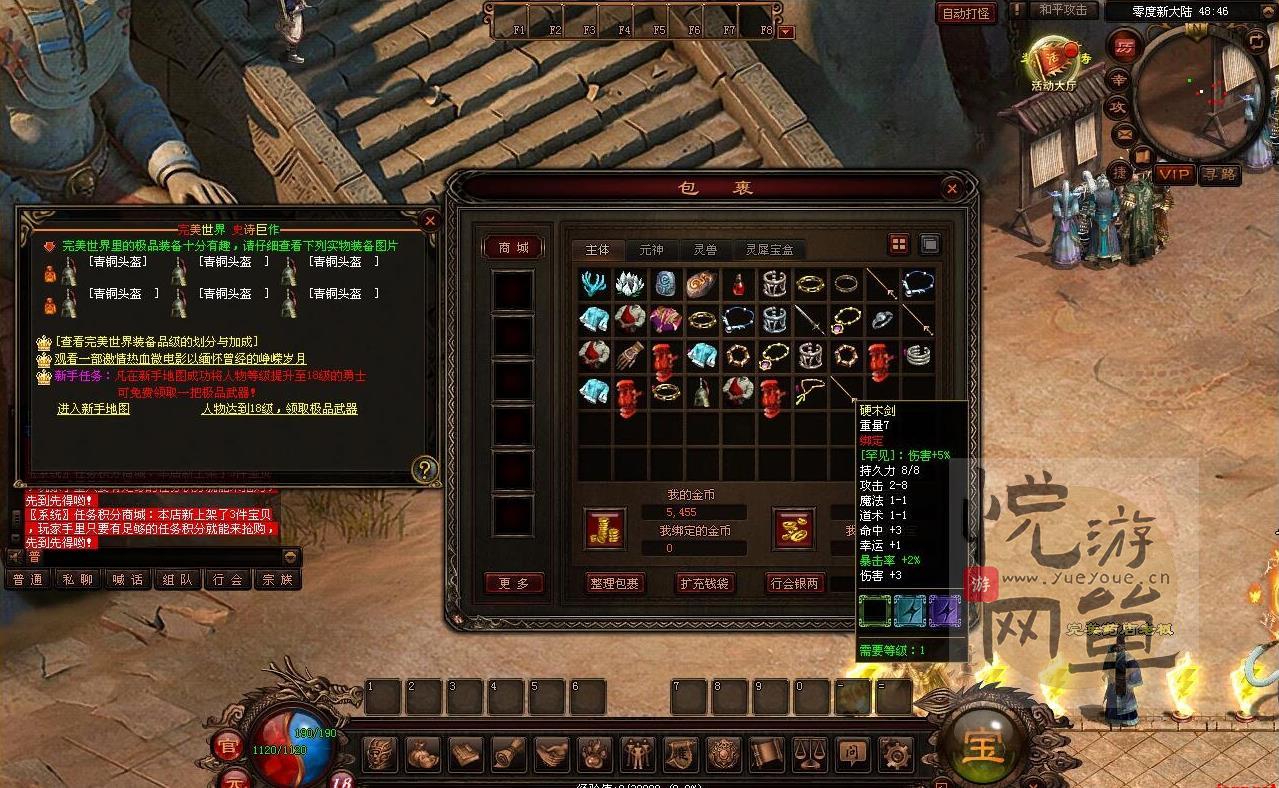Switch chat to the 行会 channel

click(228, 580)
